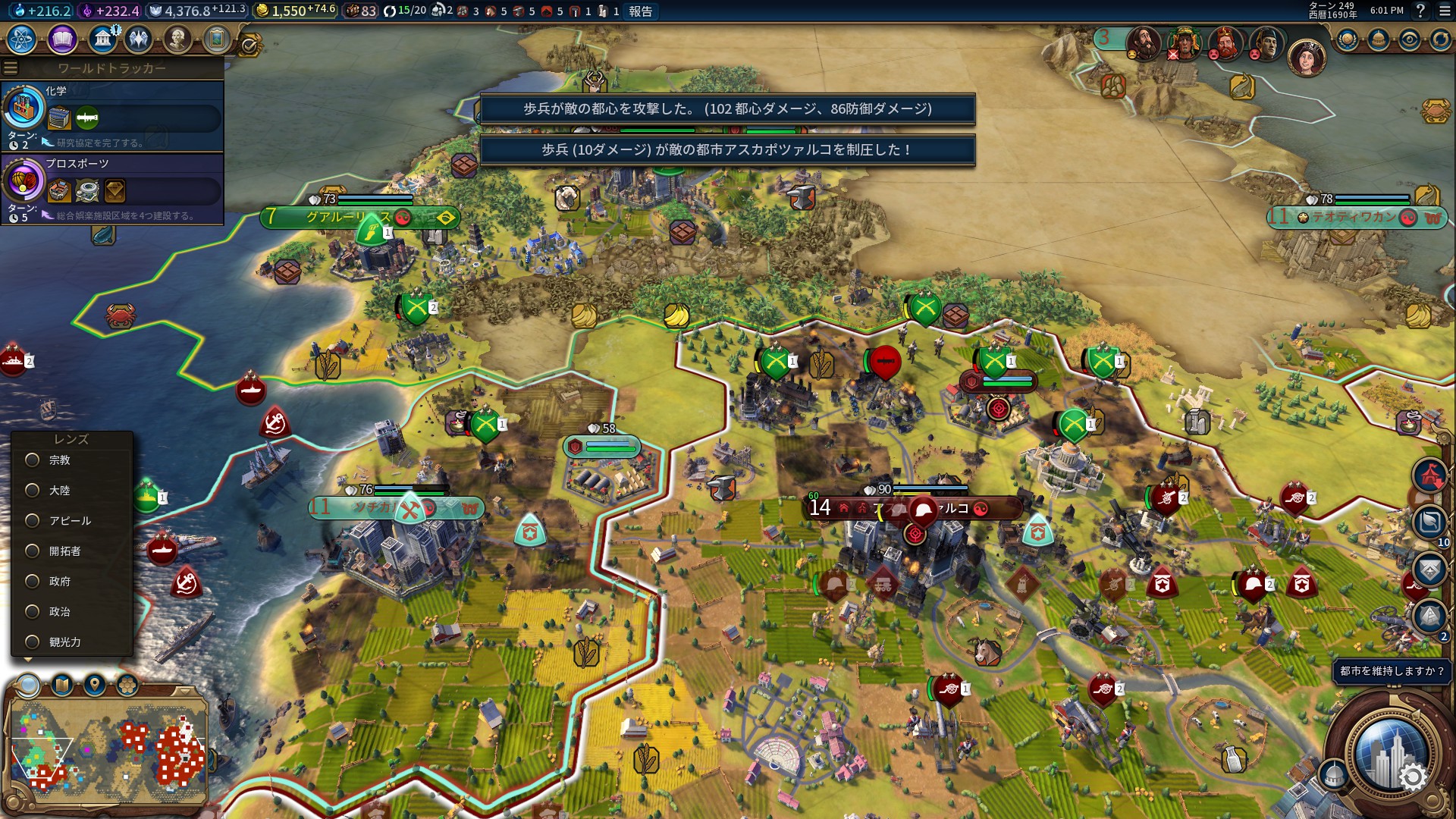Image resolution: width=1456 pixels, height=819 pixels.
Task: Select the 化学 research tracker entry
Action: 112,115
